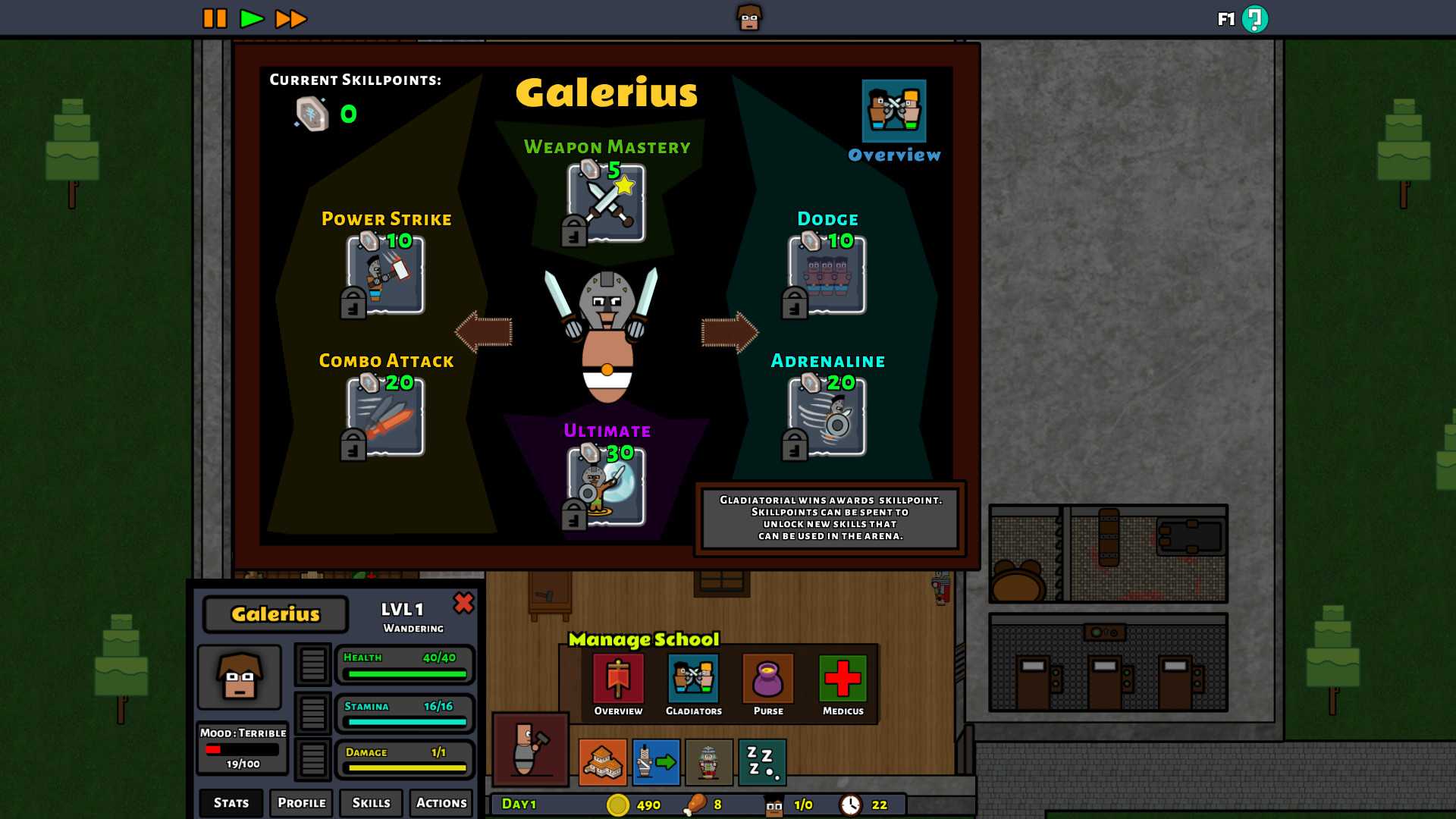This screenshot has width=1456, height=819.
Task: Select the Weapon Mastery skill
Action: click(607, 203)
